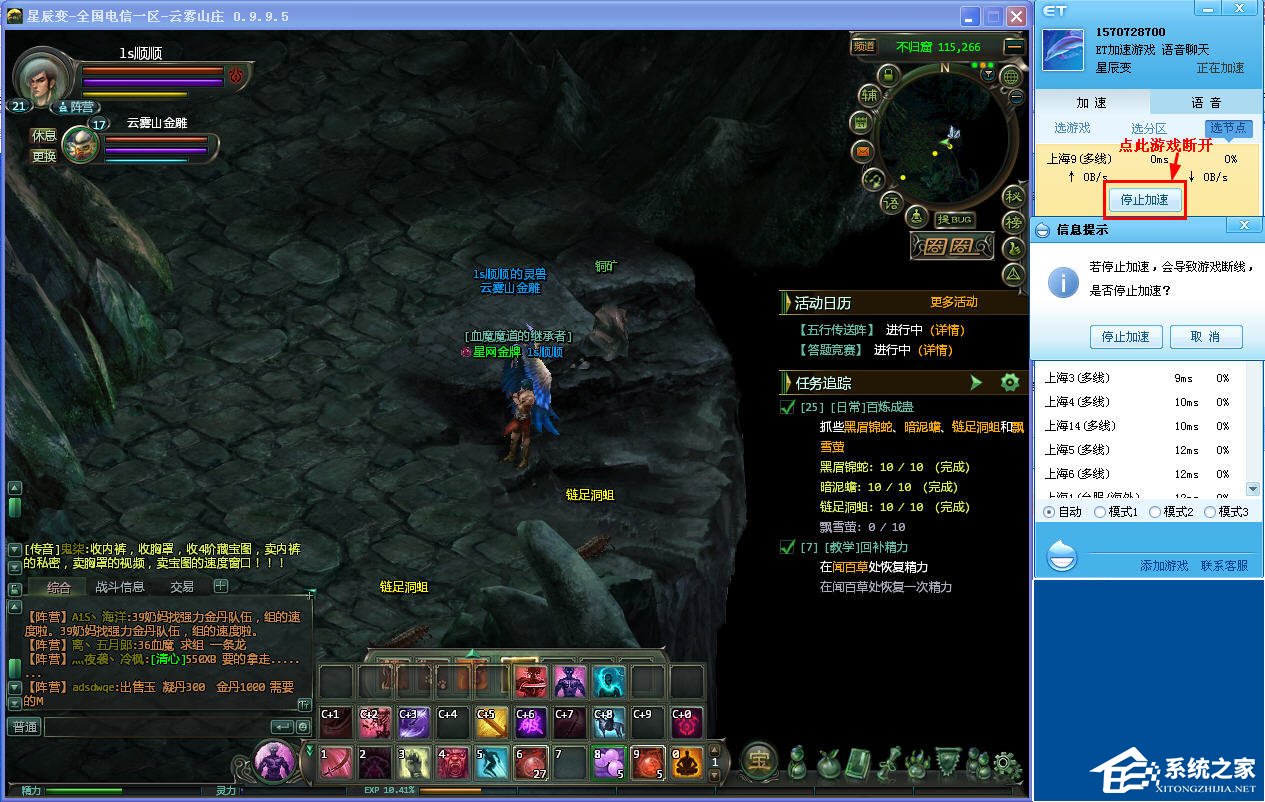
Task: Open 更多活动 in the activity calendar
Action: pyautogui.click(x=953, y=302)
